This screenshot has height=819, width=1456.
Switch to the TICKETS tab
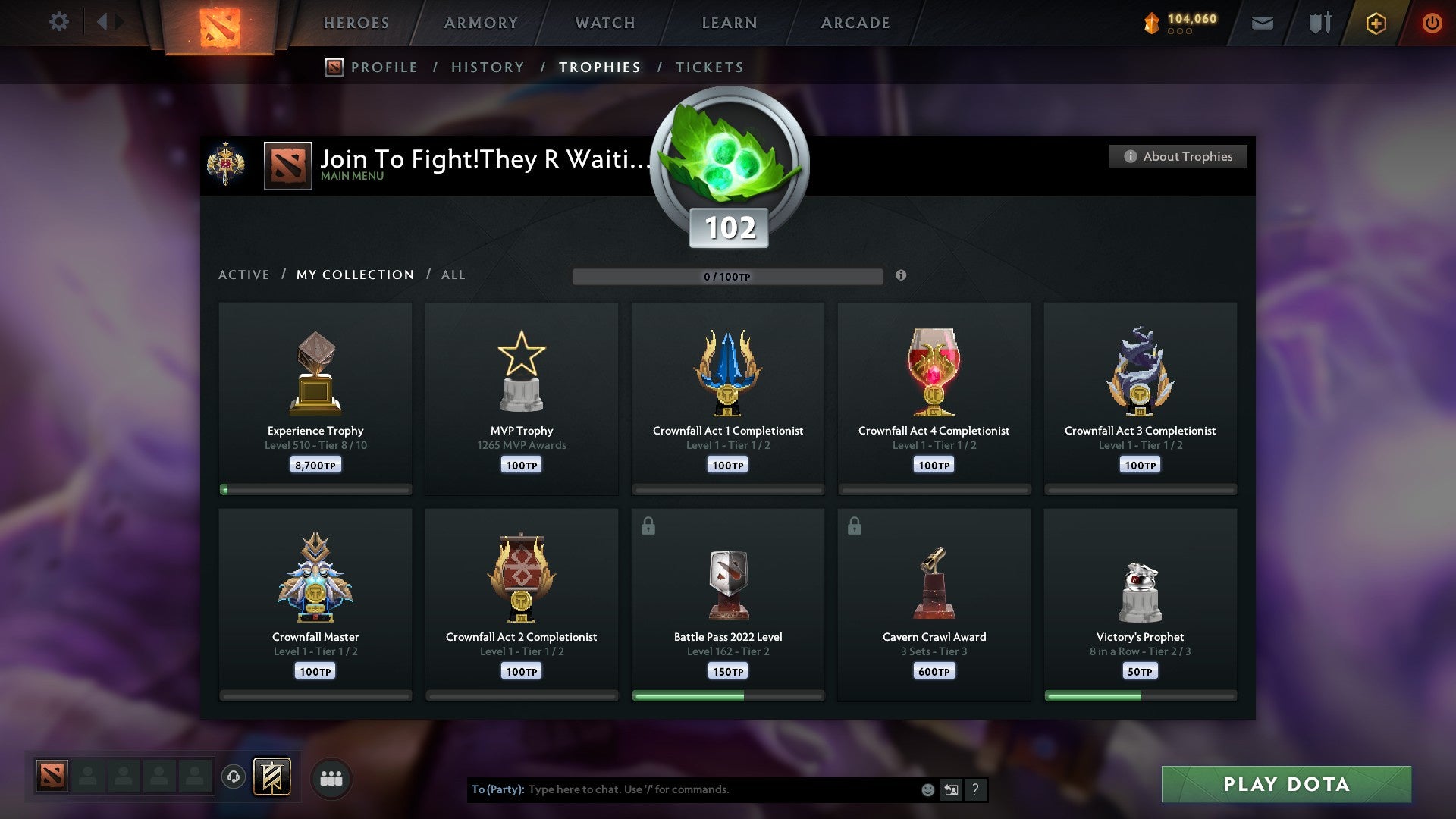pyautogui.click(x=708, y=67)
